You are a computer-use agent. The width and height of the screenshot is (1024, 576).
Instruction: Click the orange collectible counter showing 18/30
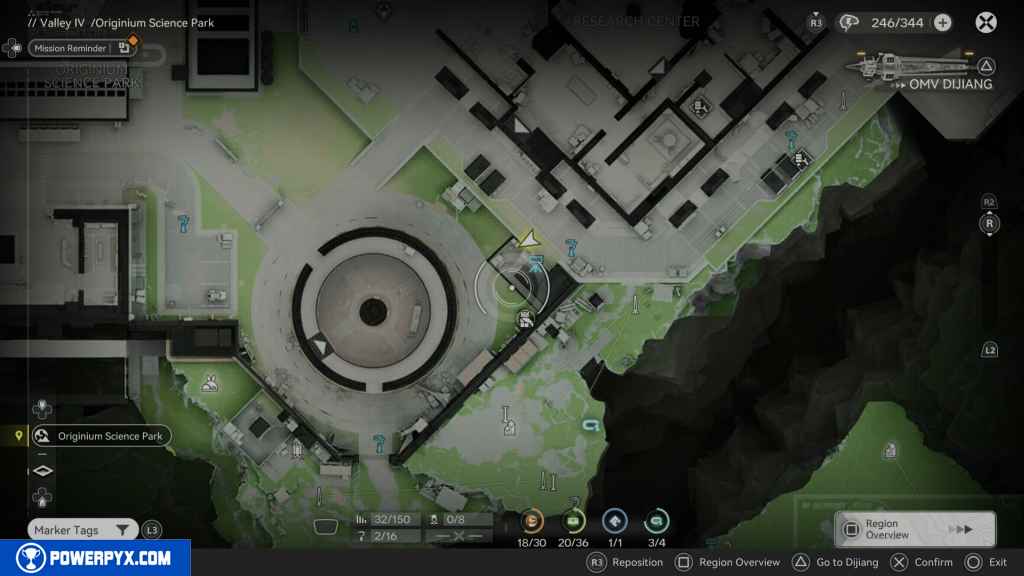pos(532,521)
